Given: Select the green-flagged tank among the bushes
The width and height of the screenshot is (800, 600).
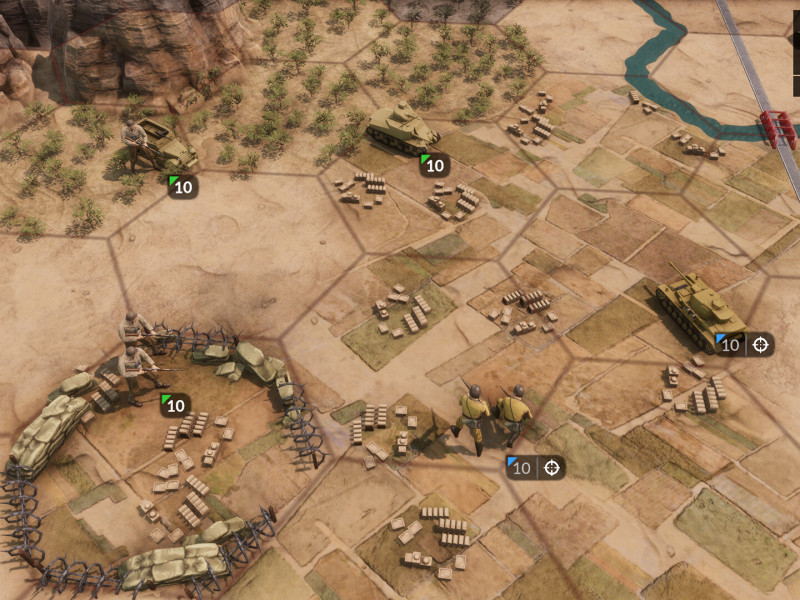Looking at the screenshot, I should pyautogui.click(x=402, y=129).
